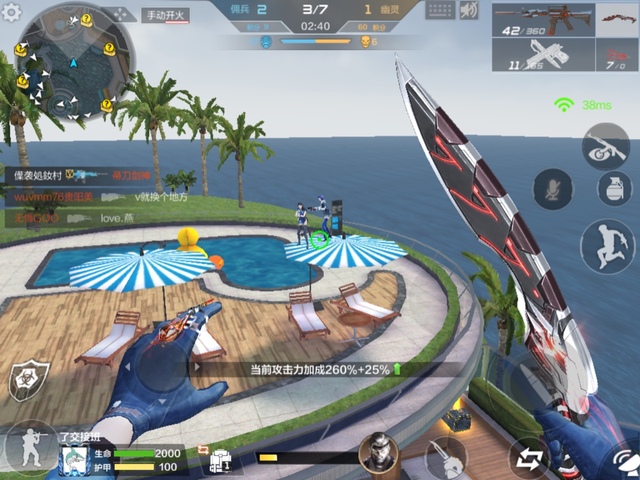This screenshot has height=480, width=640.
Task: Tap the weapon swap arrows button
Action: tap(528, 458)
